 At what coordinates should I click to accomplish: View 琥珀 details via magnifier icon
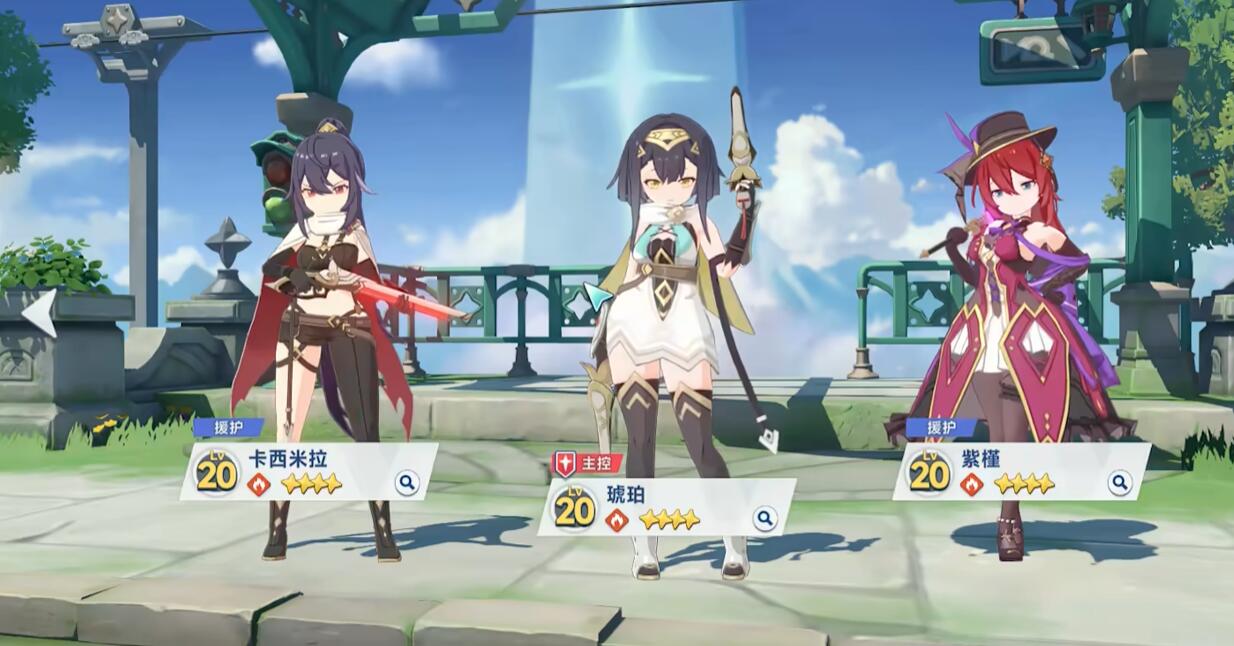[764, 519]
